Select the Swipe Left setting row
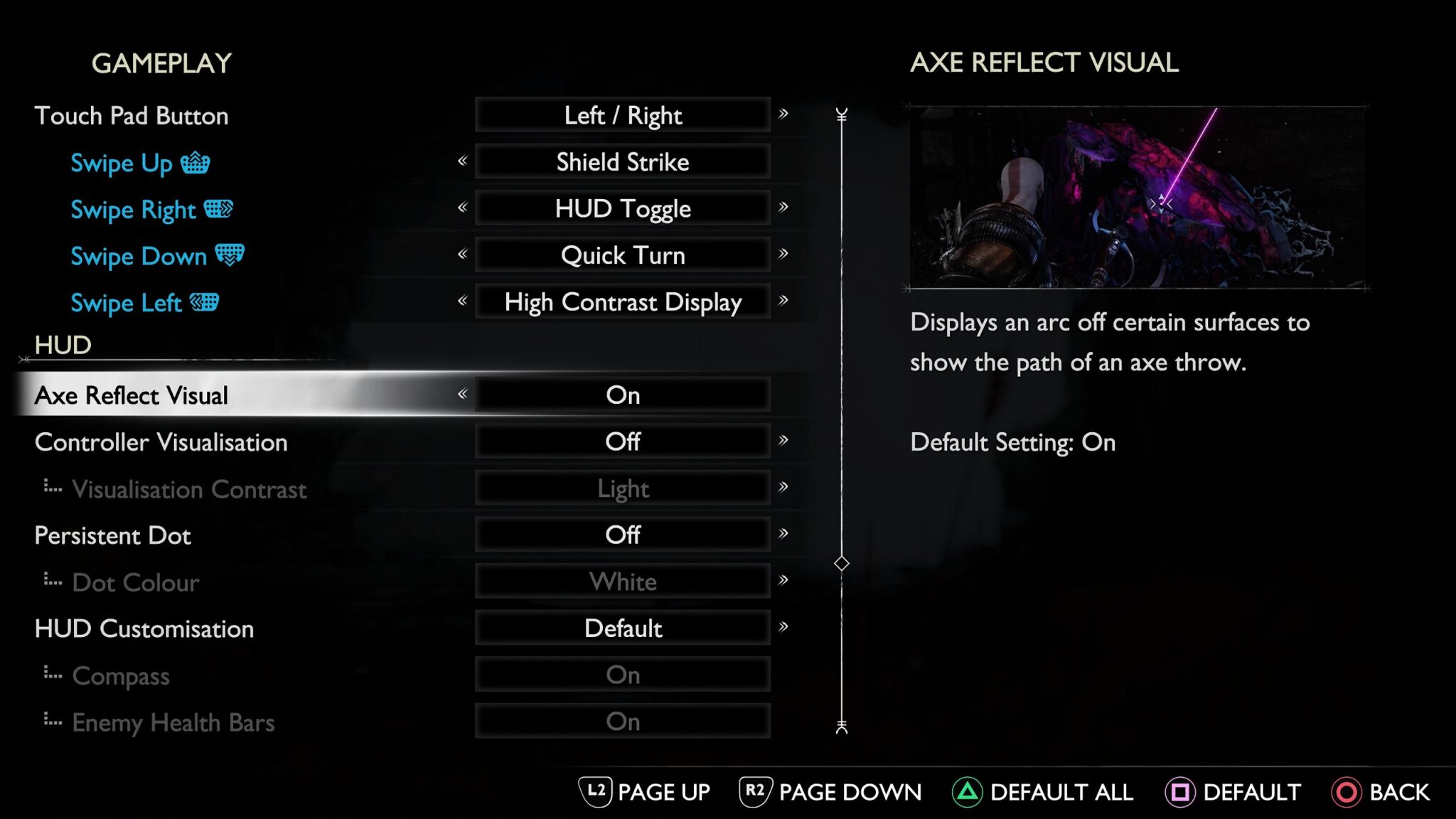 point(127,303)
